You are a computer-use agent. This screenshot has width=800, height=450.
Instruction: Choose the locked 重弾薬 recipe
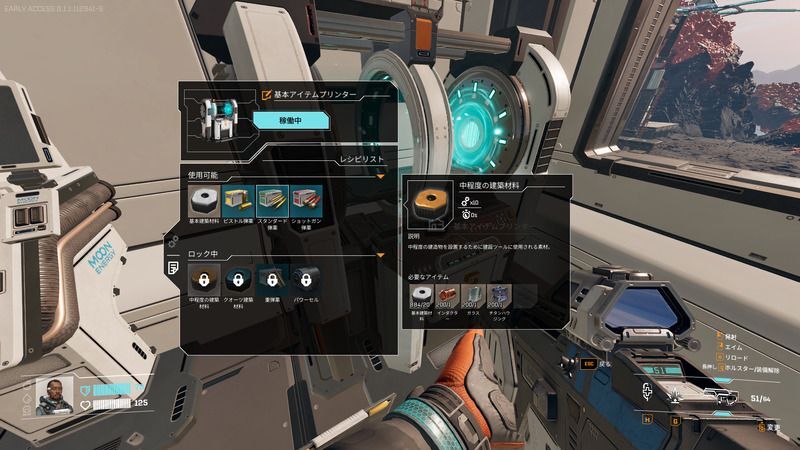(x=273, y=281)
